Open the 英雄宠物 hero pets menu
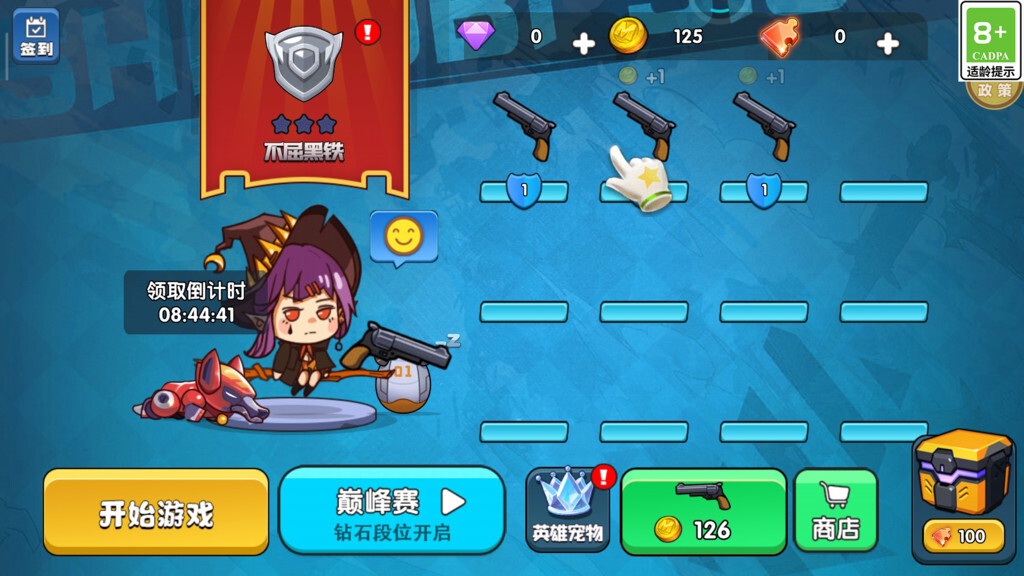The image size is (1024, 576). point(568,510)
